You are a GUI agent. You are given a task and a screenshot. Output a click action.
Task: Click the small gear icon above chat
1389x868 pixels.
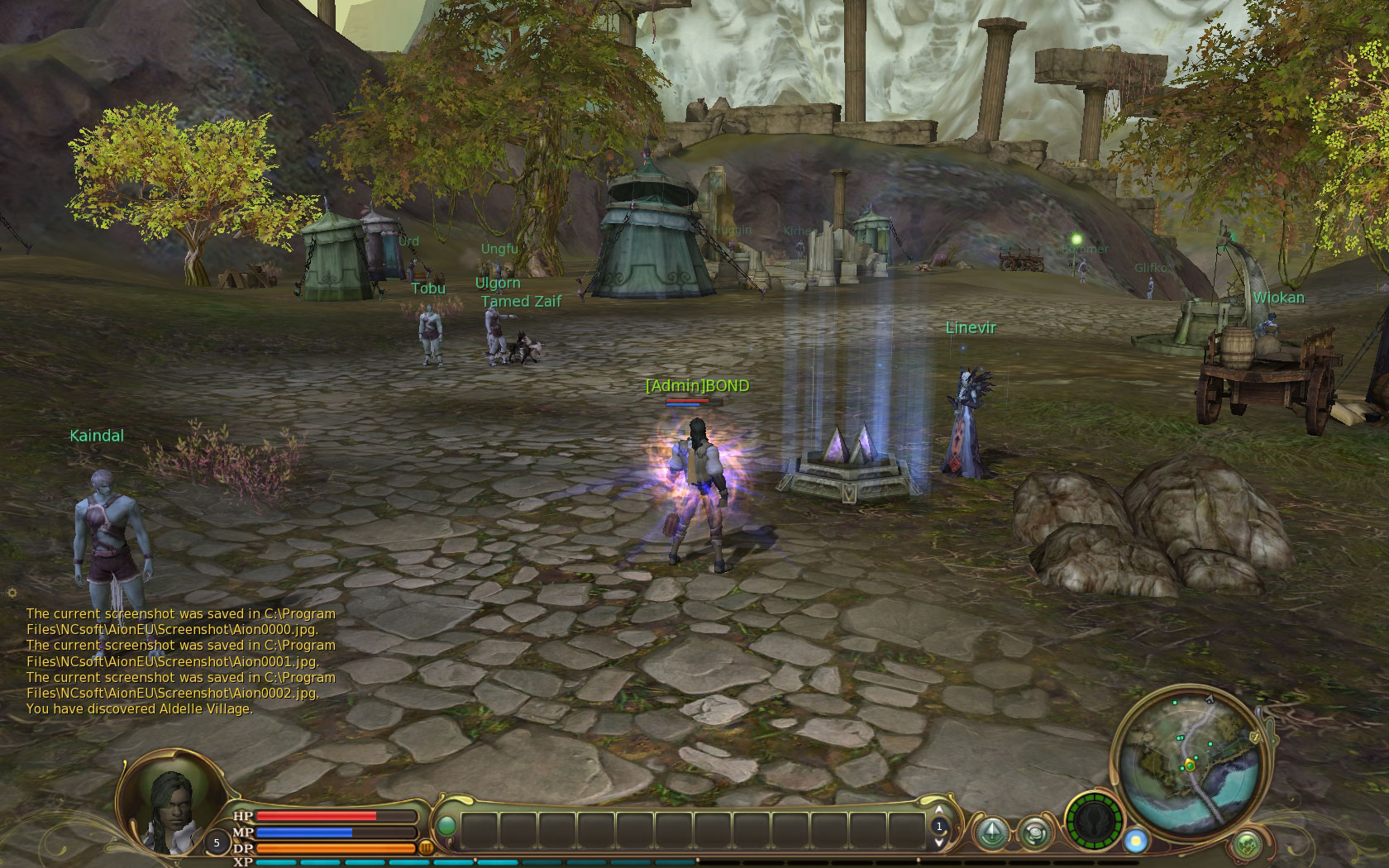pos(12,593)
